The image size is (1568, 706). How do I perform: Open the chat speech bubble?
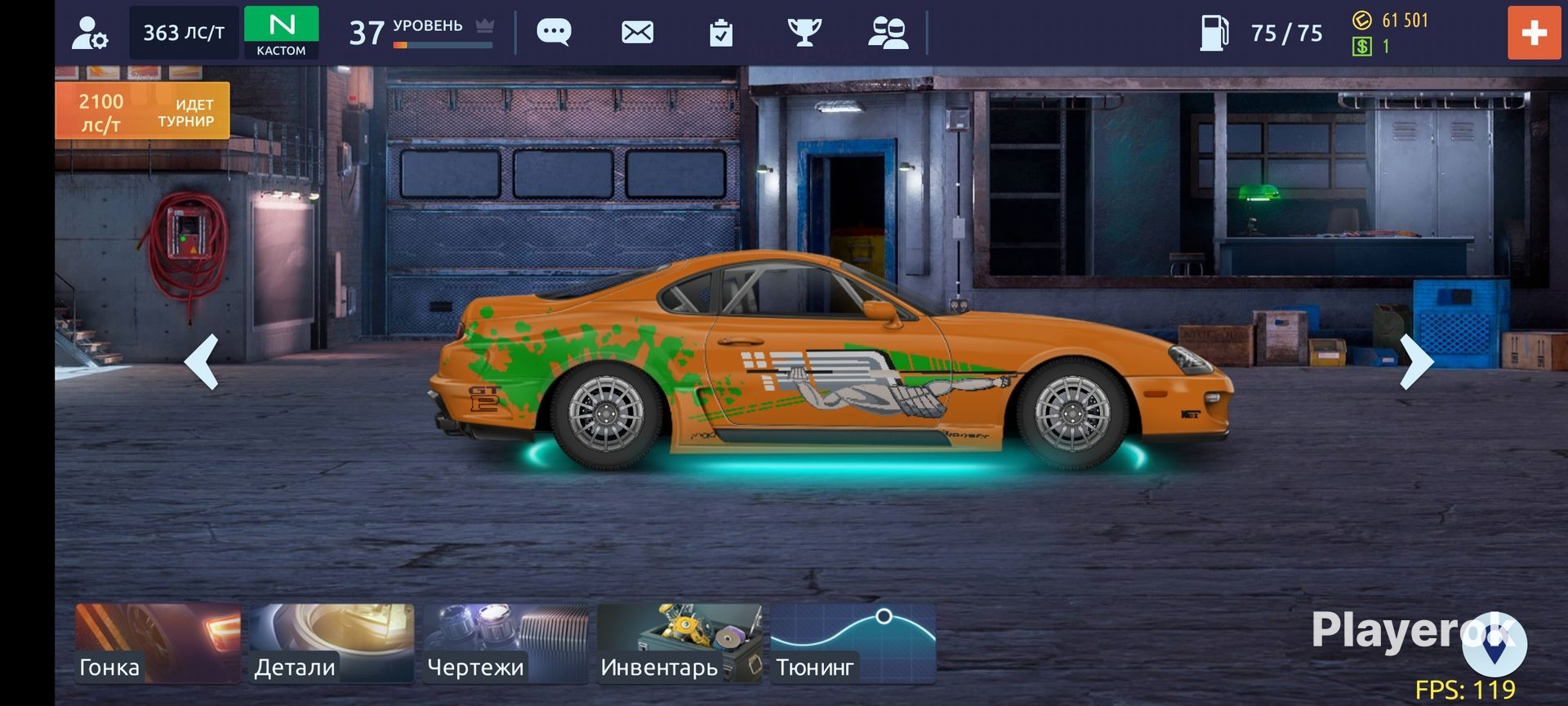(x=554, y=33)
